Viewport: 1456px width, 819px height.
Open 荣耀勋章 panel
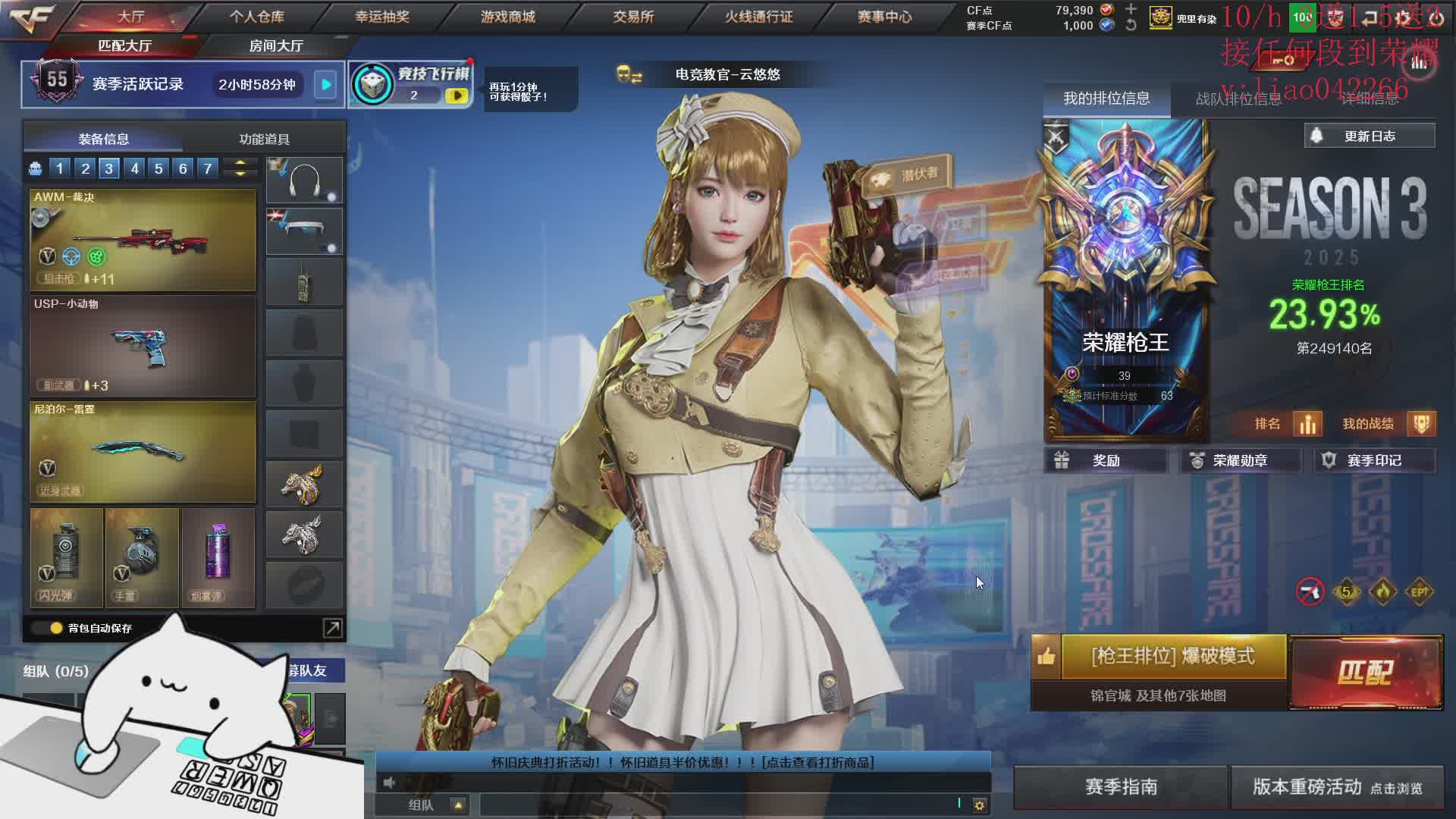1239,461
